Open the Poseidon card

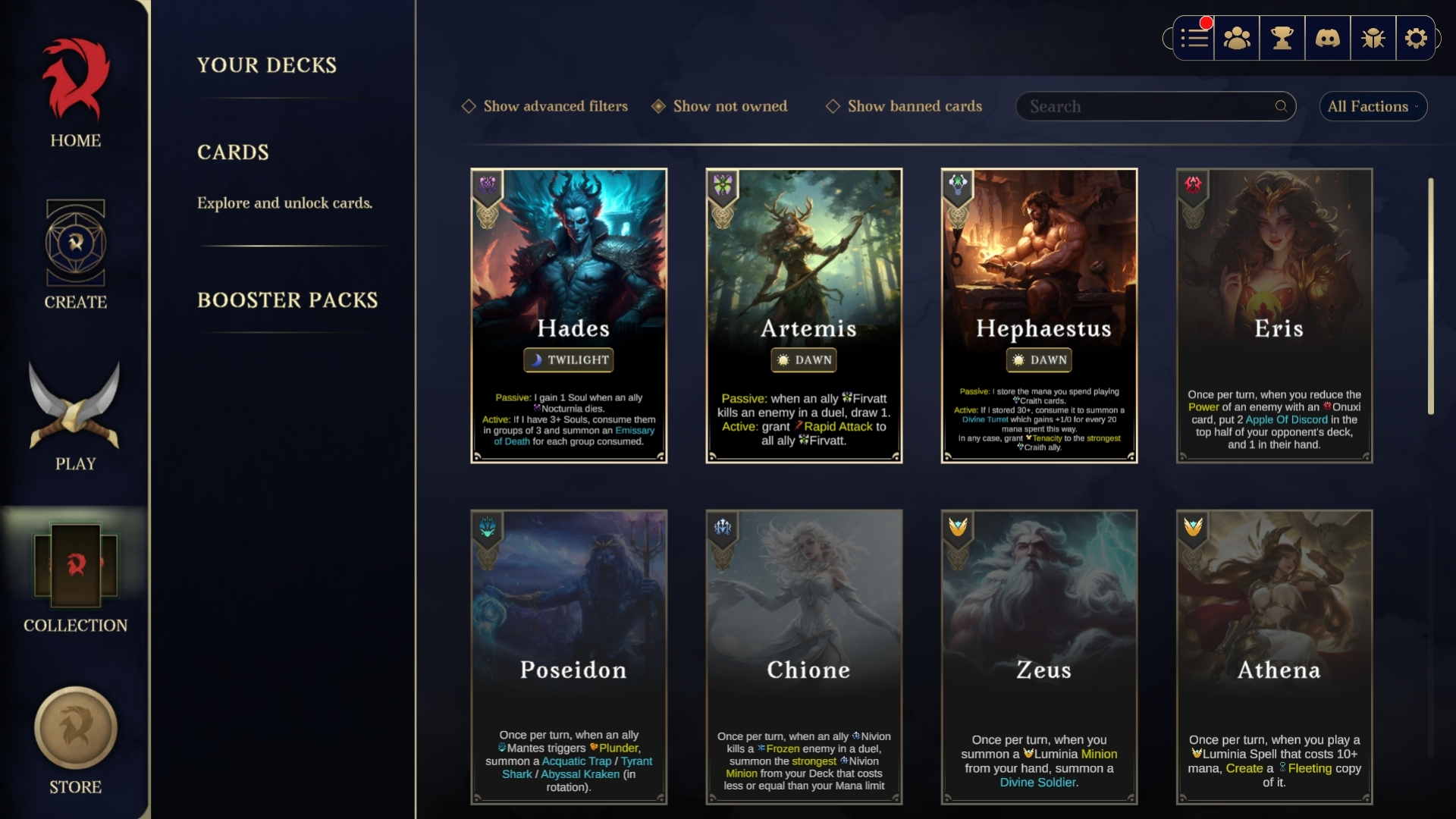coord(569,657)
